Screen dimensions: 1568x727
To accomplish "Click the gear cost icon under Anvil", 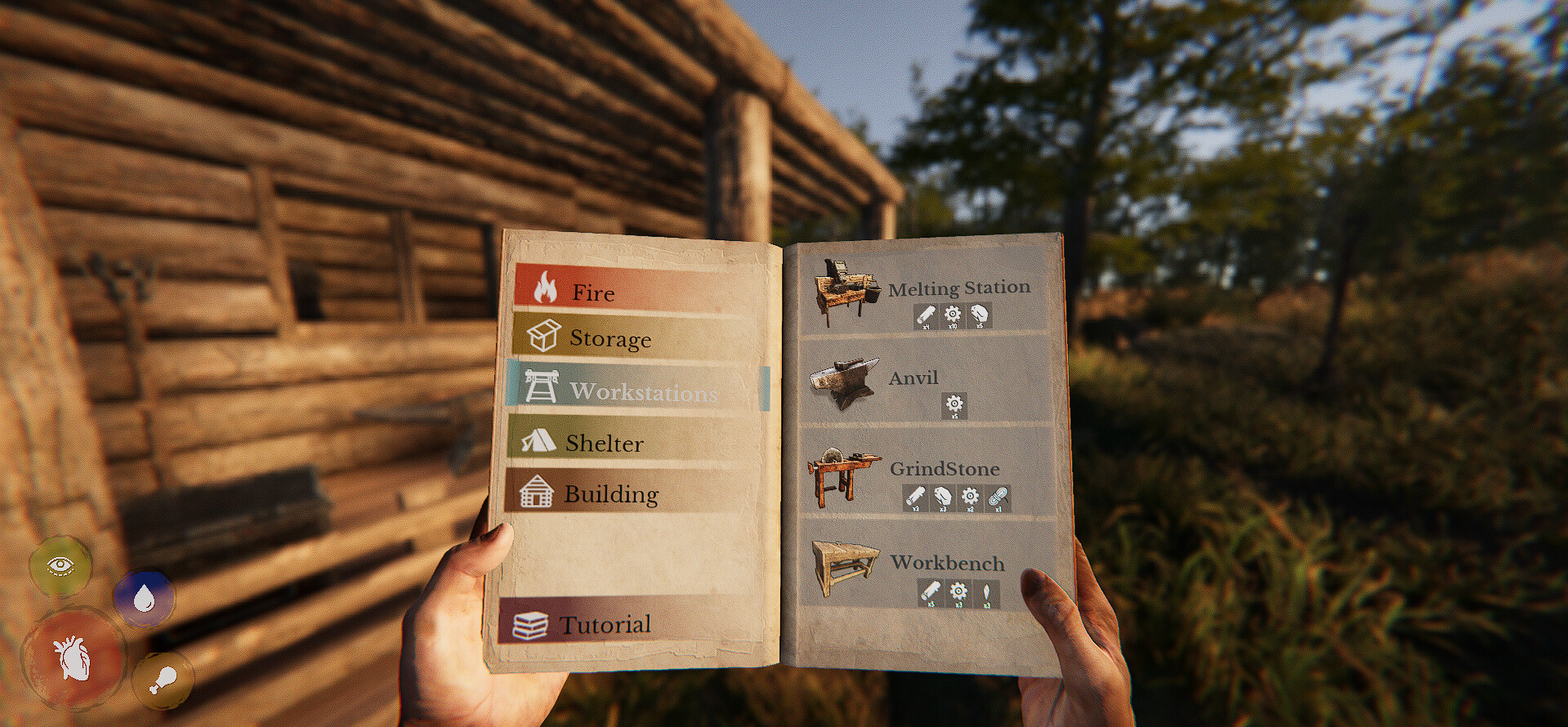I will 954,405.
